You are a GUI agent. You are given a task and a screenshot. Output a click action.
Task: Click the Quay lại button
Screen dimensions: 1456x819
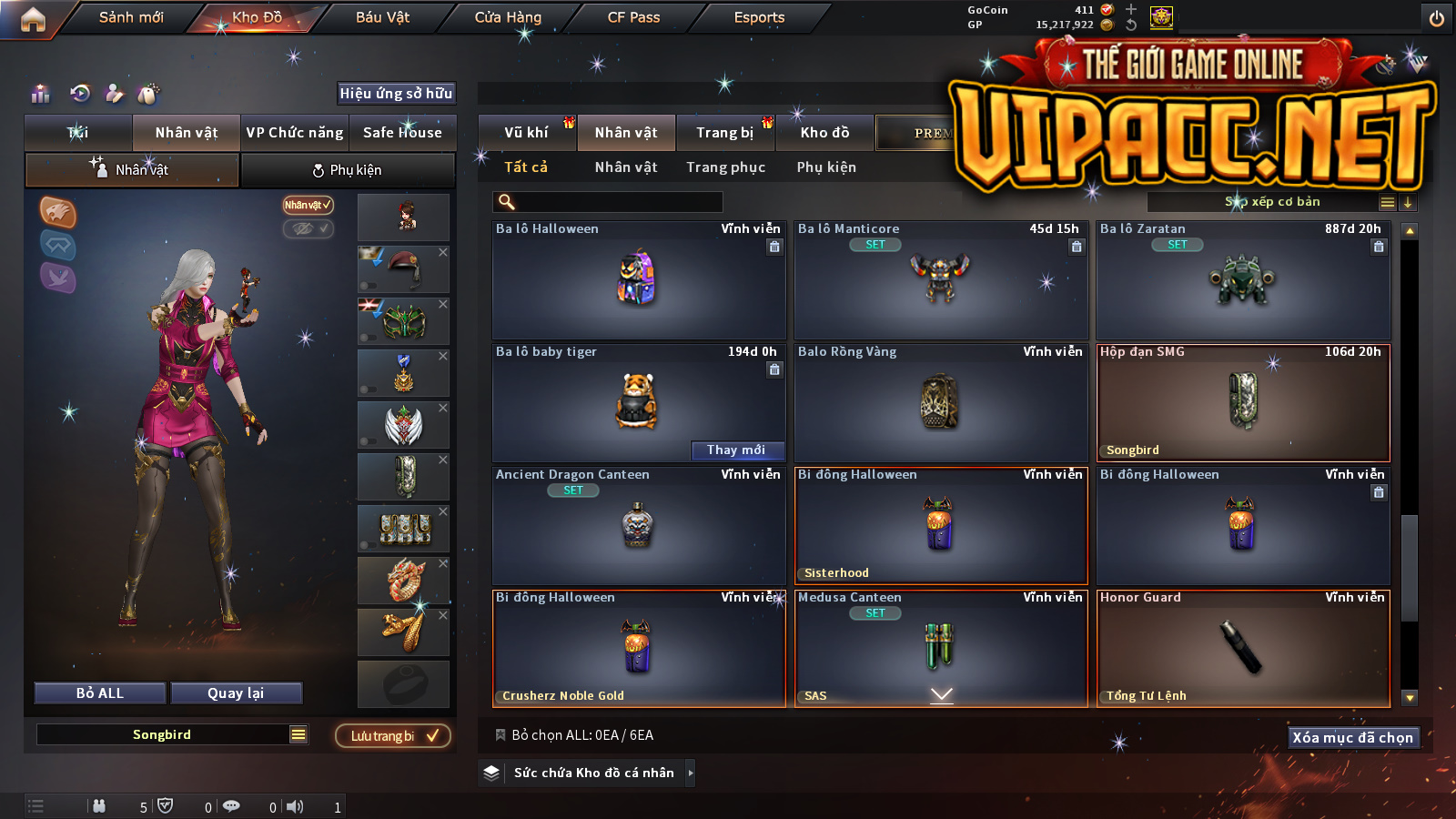pos(236,693)
